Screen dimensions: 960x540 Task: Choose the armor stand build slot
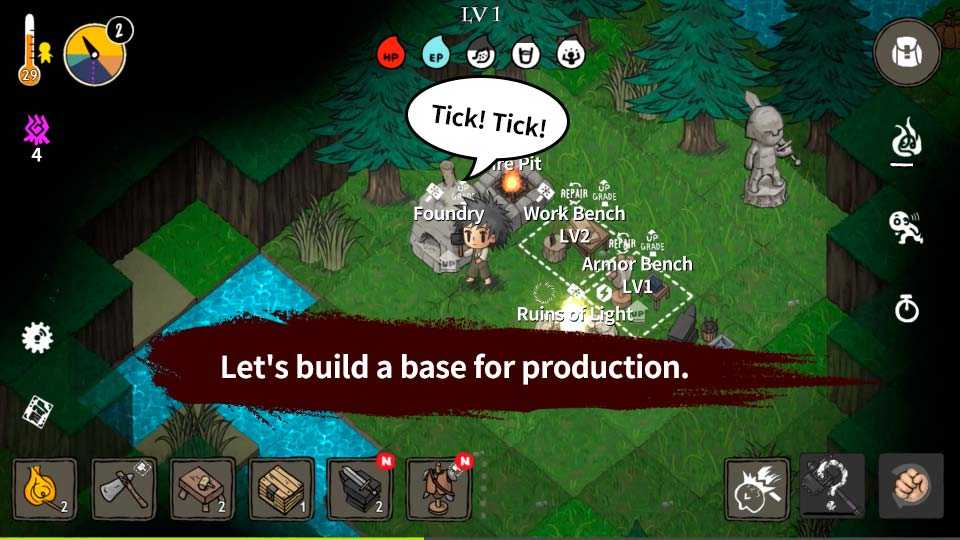pyautogui.click(x=439, y=489)
